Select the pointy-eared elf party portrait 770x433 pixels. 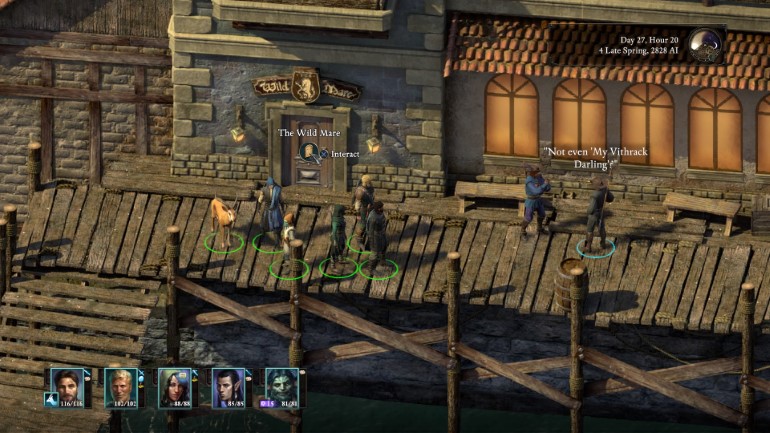pyautogui.click(x=229, y=384)
